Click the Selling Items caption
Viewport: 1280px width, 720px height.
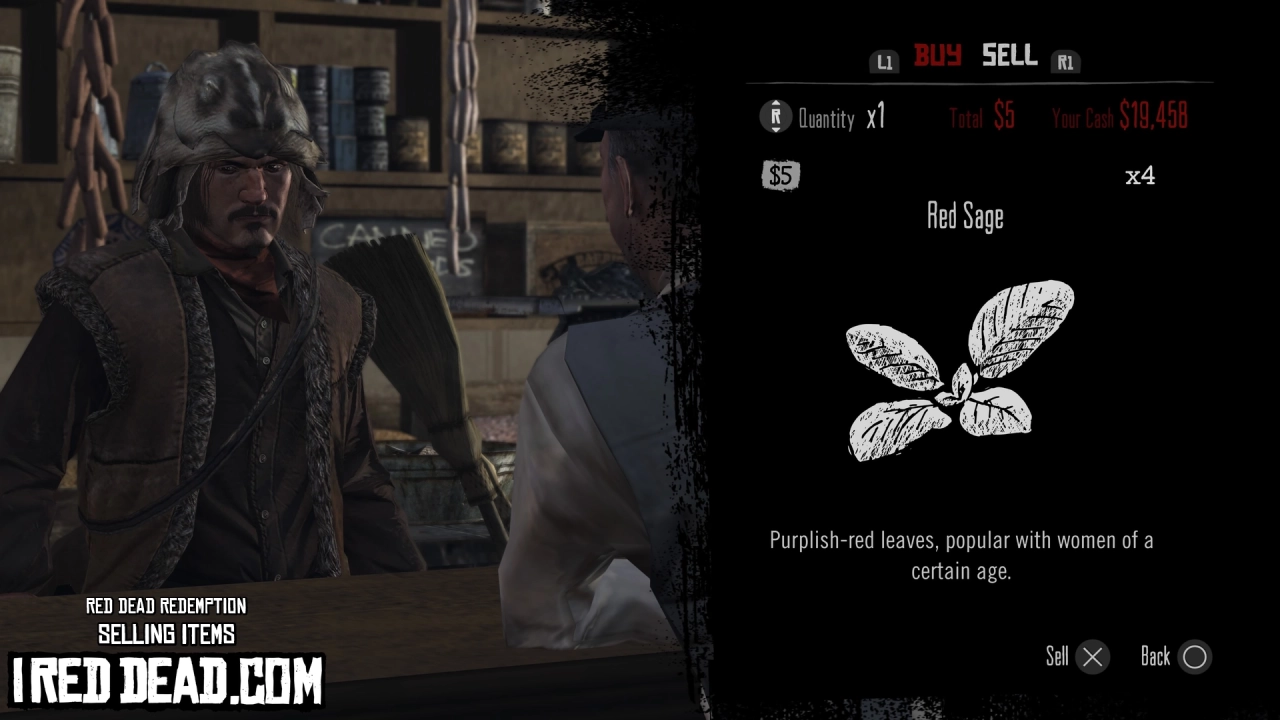pos(166,633)
